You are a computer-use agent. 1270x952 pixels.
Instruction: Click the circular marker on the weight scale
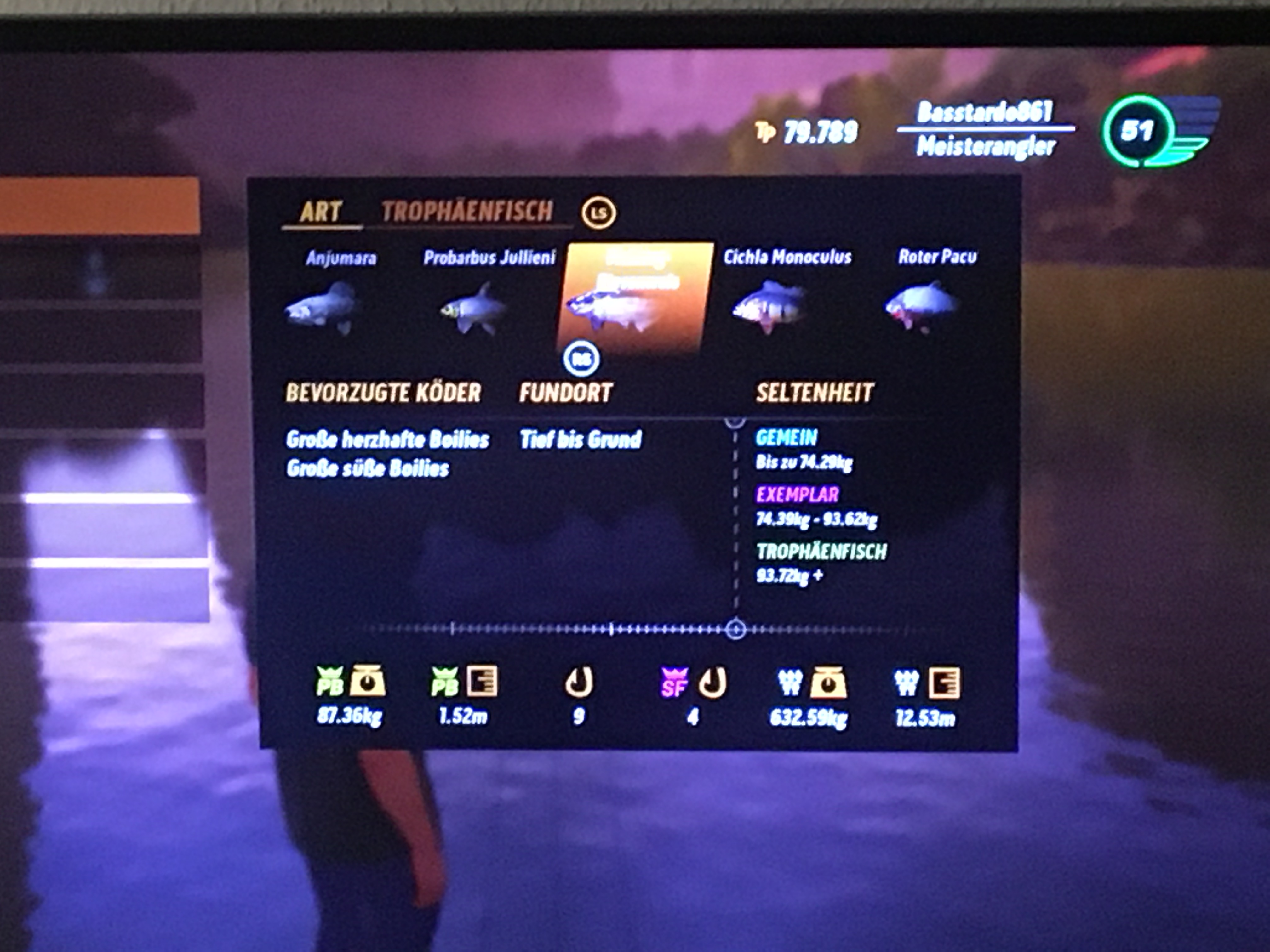coord(735,630)
